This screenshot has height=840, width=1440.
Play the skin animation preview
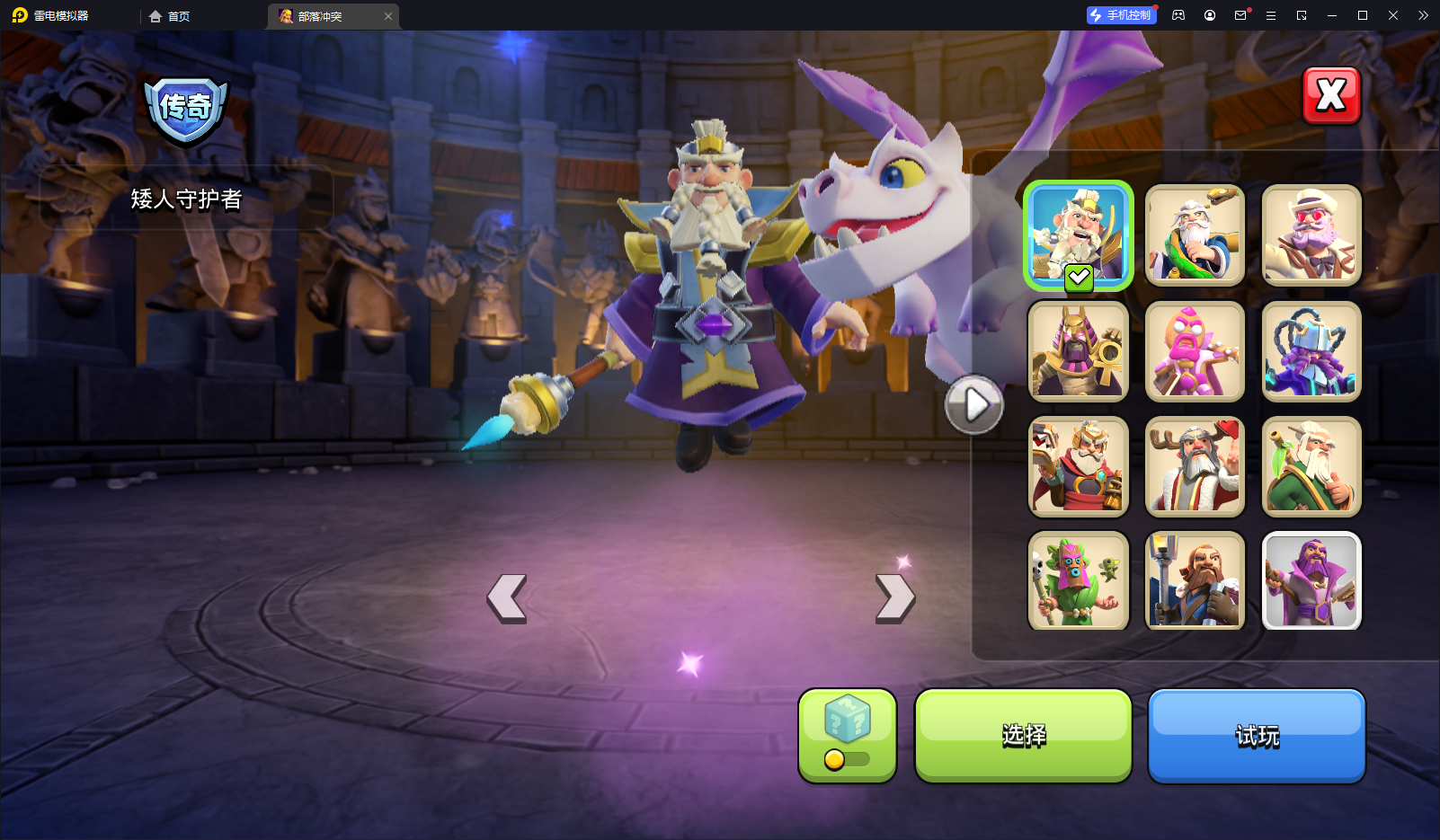pos(973,405)
